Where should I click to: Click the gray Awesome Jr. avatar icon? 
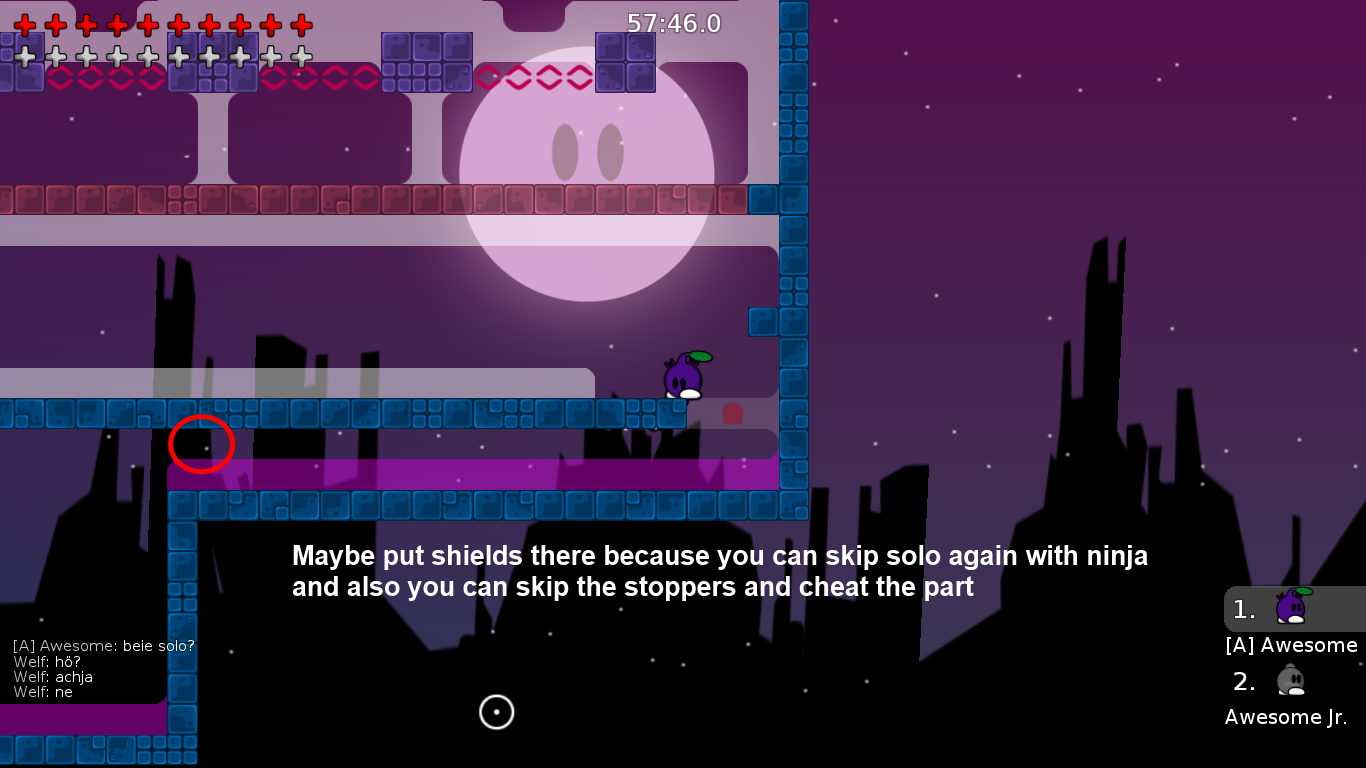(x=1290, y=680)
